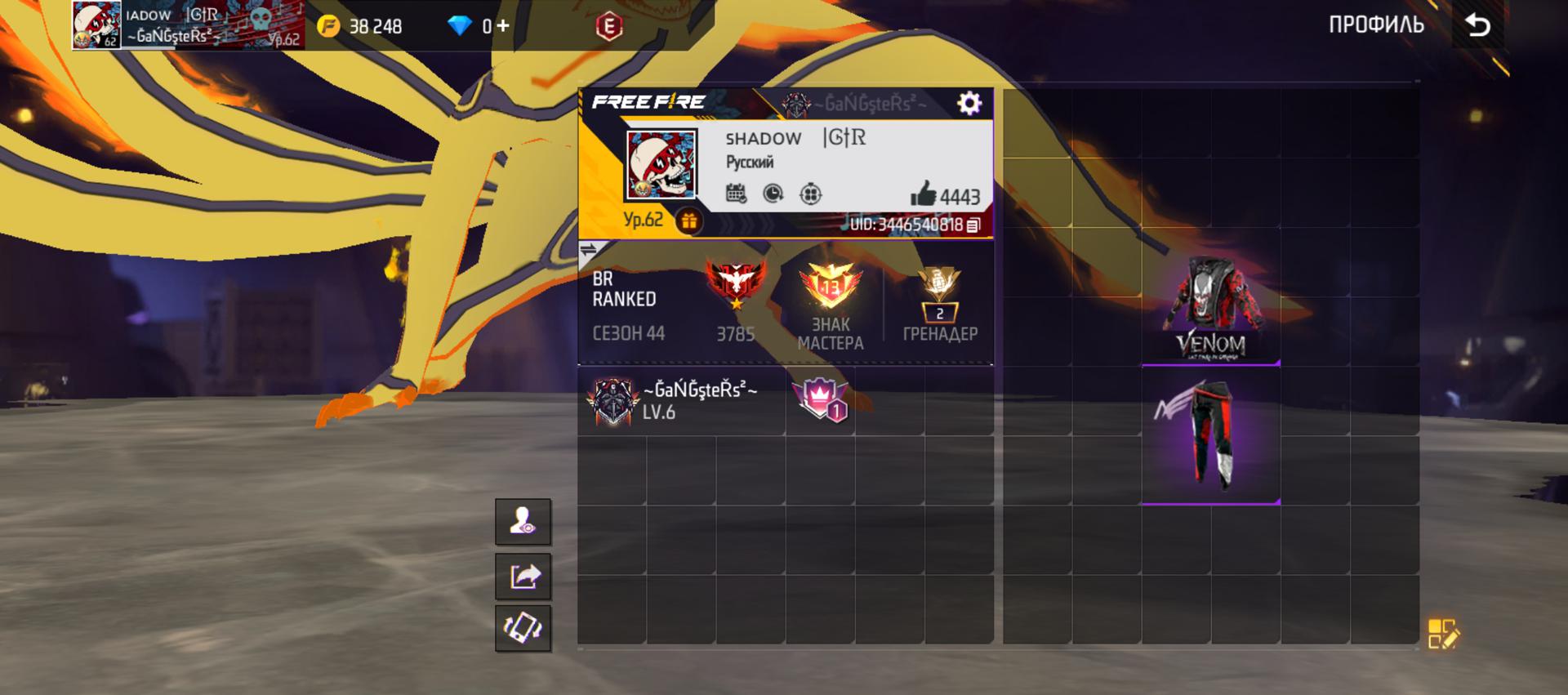This screenshot has height=695, width=1568.
Task: Go back using the return arrow
Action: 1477,26
